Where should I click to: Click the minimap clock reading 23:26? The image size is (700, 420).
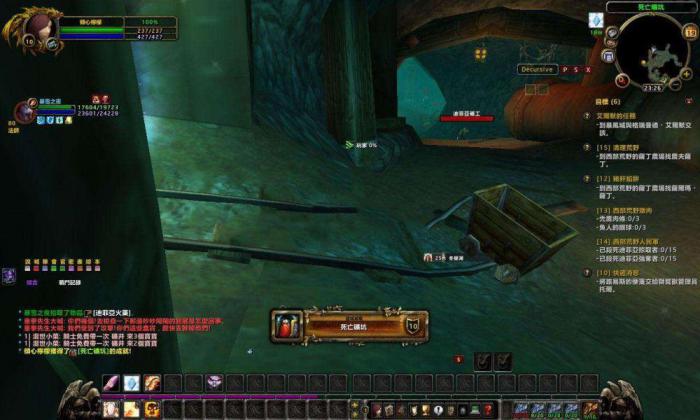tap(653, 87)
